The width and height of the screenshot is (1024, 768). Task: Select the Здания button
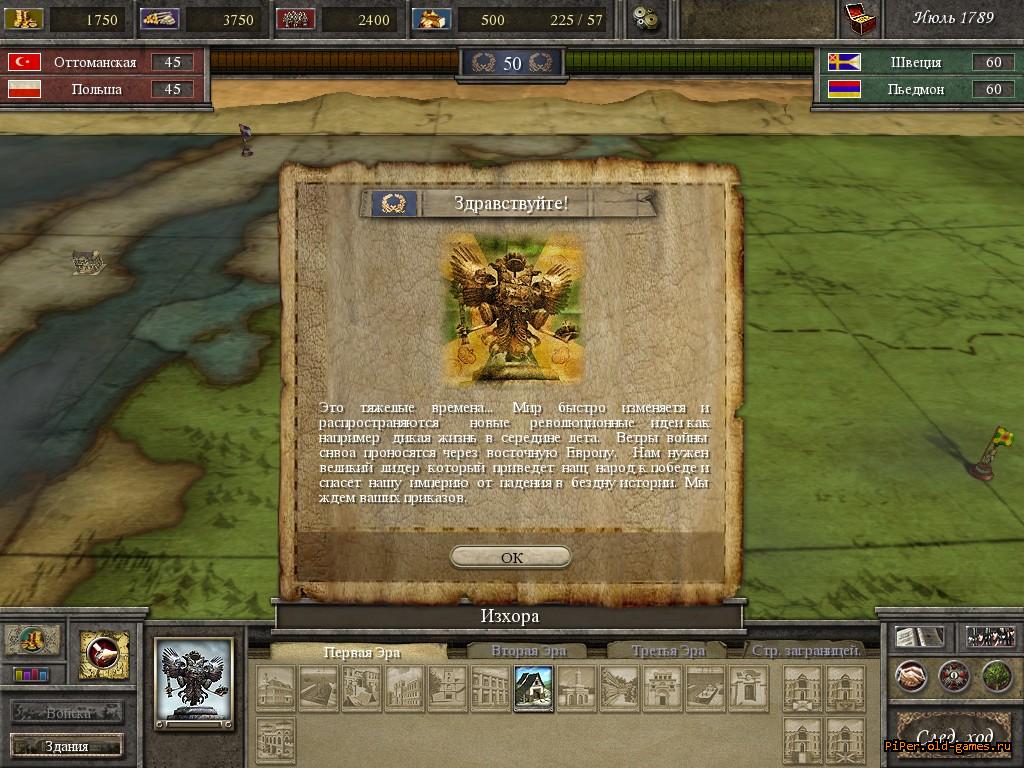coord(67,746)
